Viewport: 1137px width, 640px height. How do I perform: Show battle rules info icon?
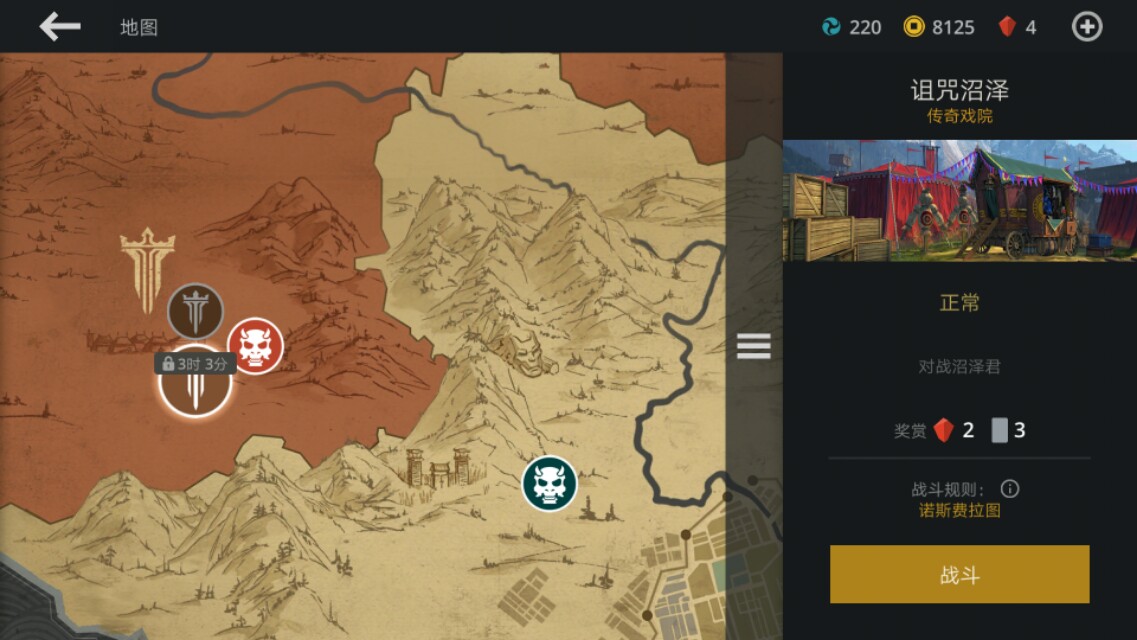pyautogui.click(x=1010, y=489)
